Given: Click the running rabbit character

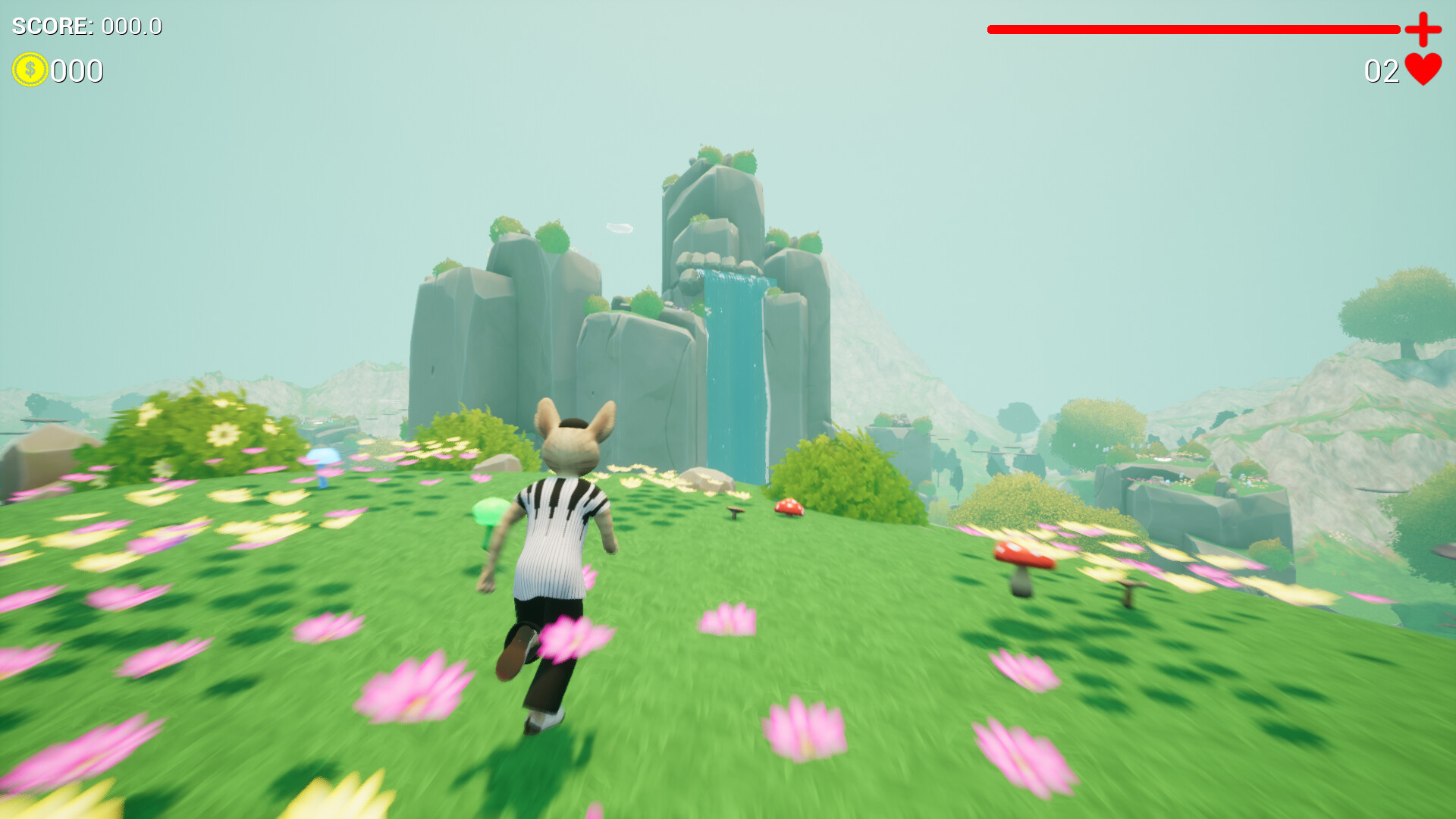Looking at the screenshot, I should 561,554.
